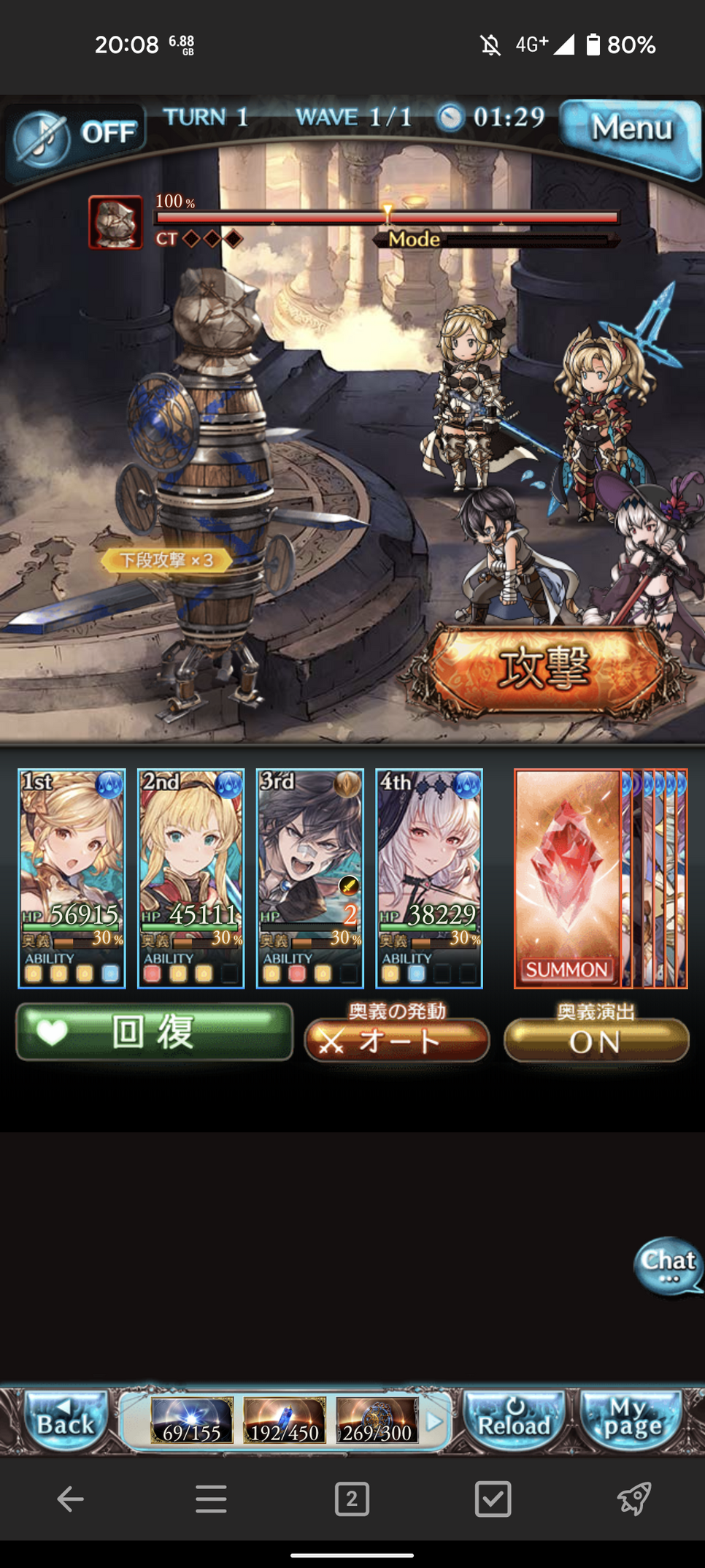This screenshot has height=1568, width=705.
Task: Show more shortcuts with the footer arrow
Action: click(x=434, y=1421)
